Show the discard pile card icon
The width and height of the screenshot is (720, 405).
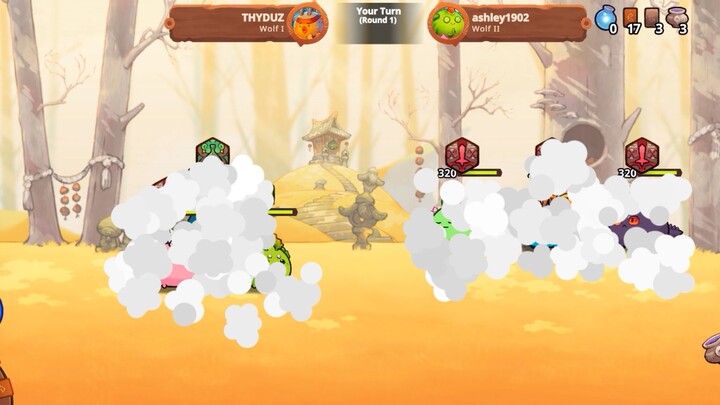point(653,17)
